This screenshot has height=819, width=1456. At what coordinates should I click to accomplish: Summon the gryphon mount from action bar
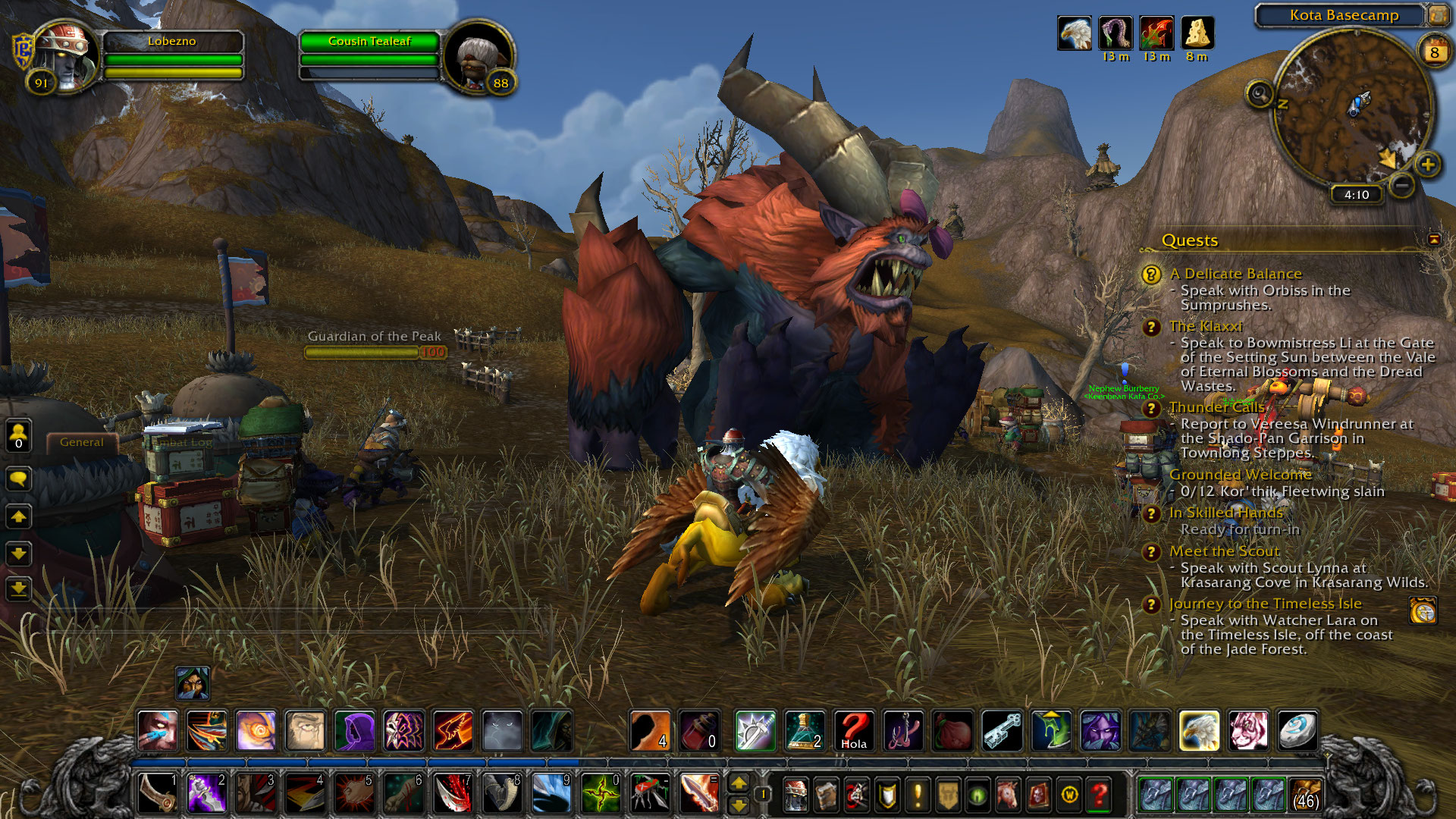(x=1198, y=731)
